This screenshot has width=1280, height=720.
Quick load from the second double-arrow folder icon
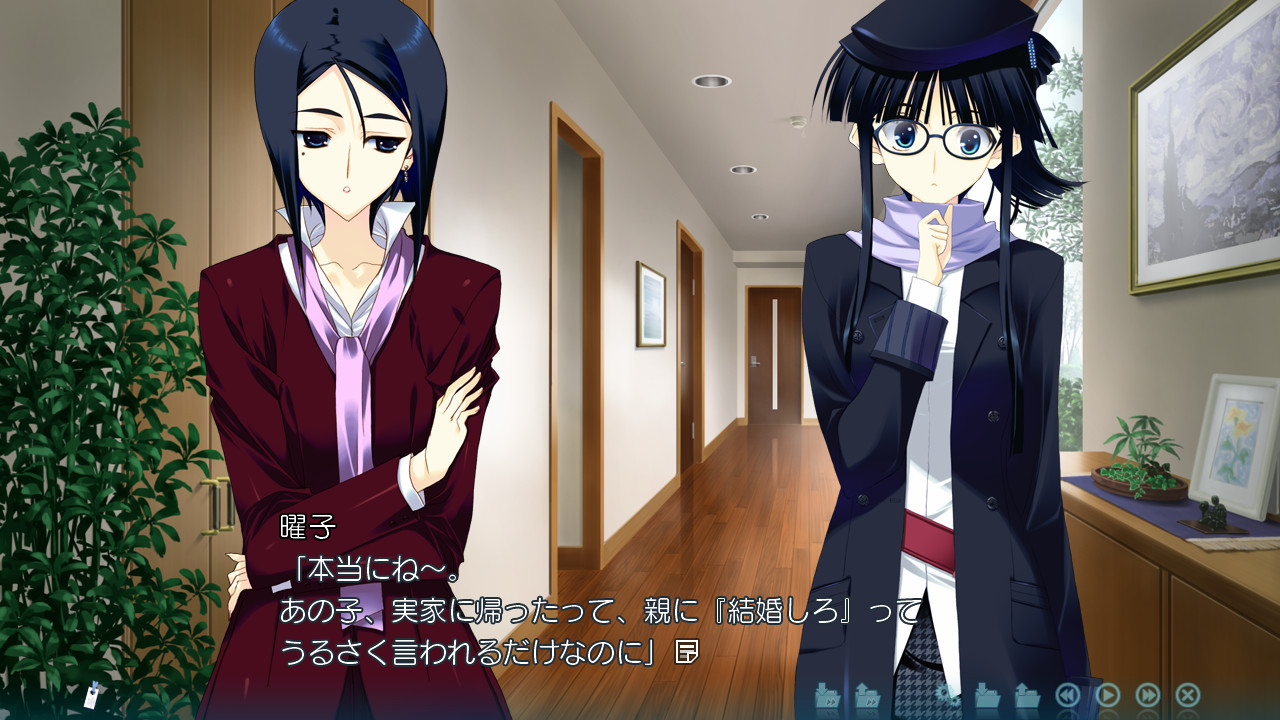coord(868,697)
